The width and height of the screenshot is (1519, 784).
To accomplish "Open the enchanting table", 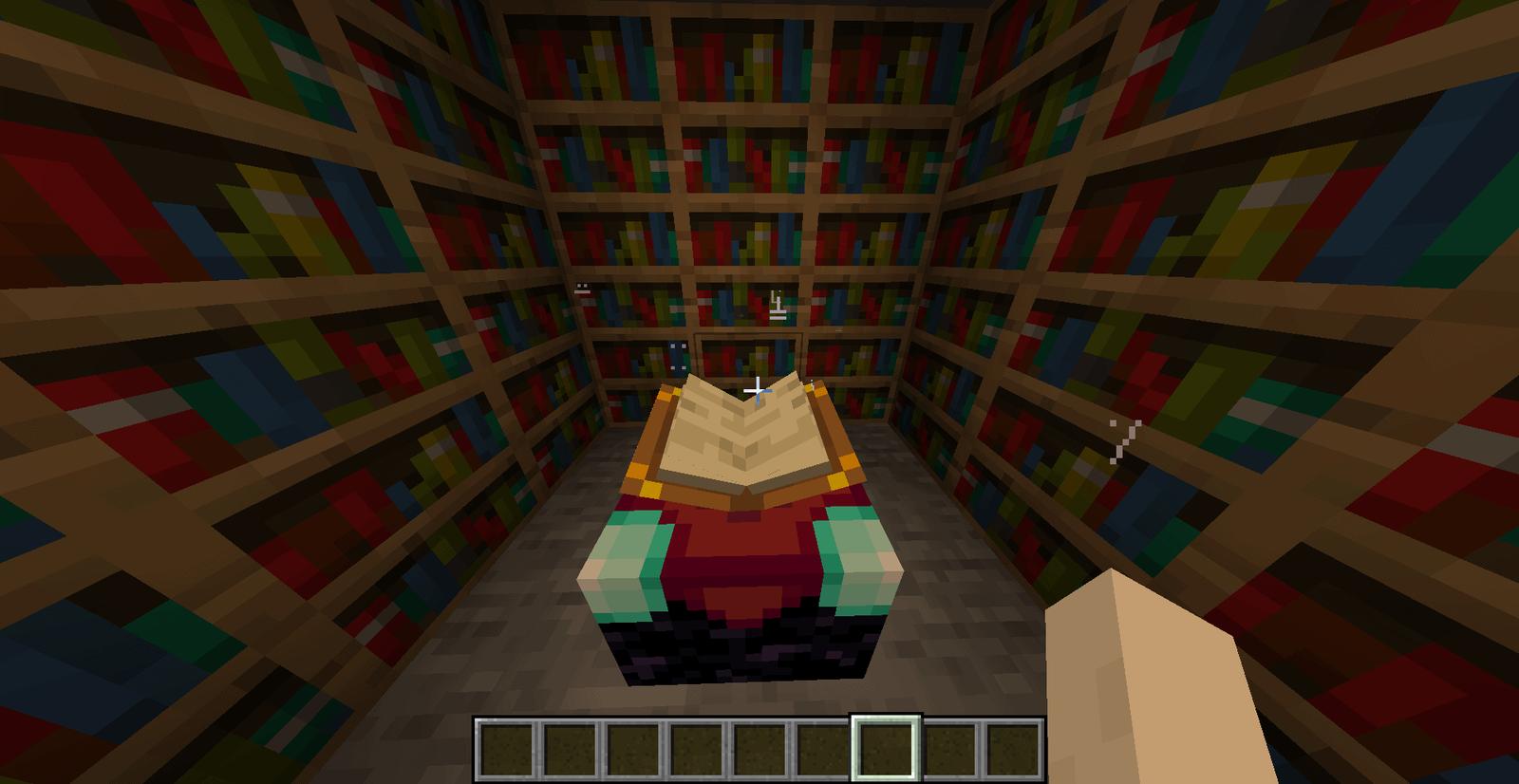I will [745, 569].
